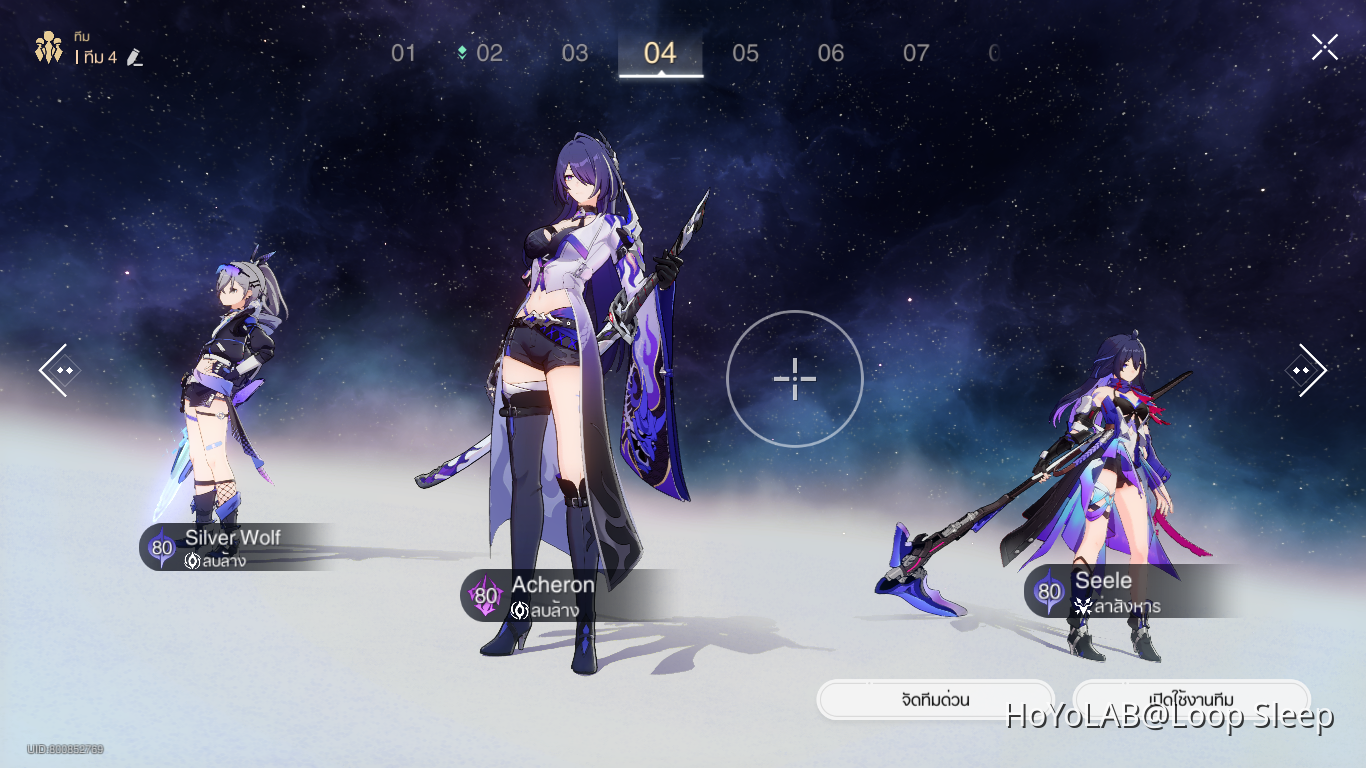Click Acheron's level 80 badge
Image resolution: width=1366 pixels, height=768 pixels.
tap(485, 595)
